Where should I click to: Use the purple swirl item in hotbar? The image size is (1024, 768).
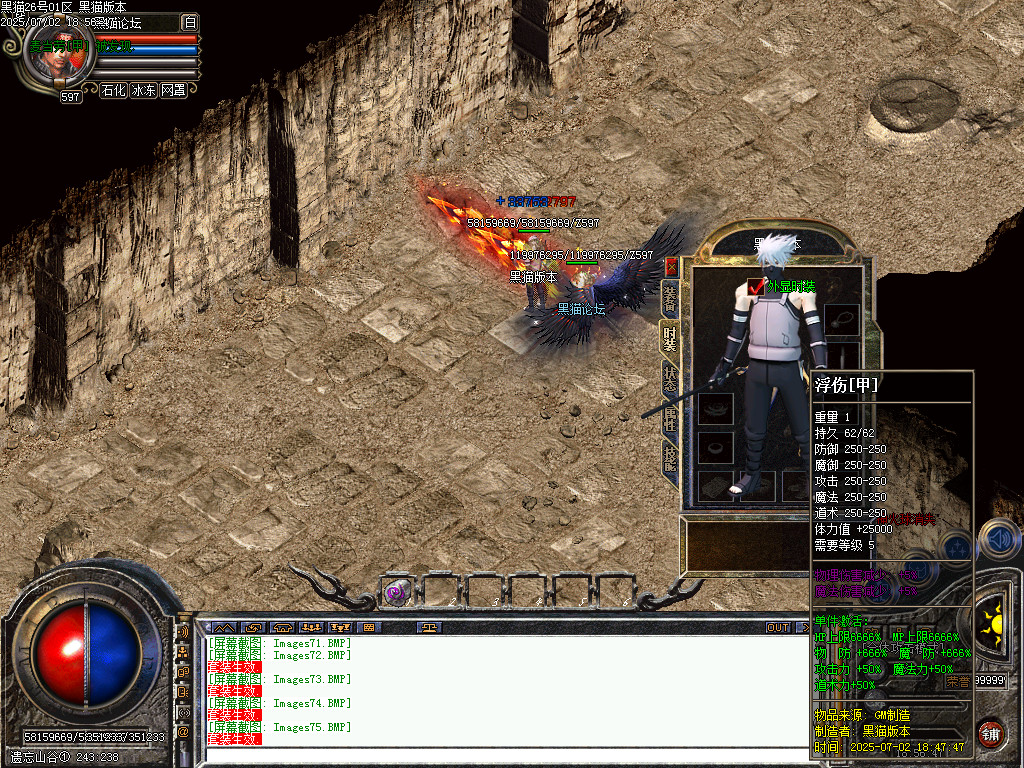pos(397,591)
